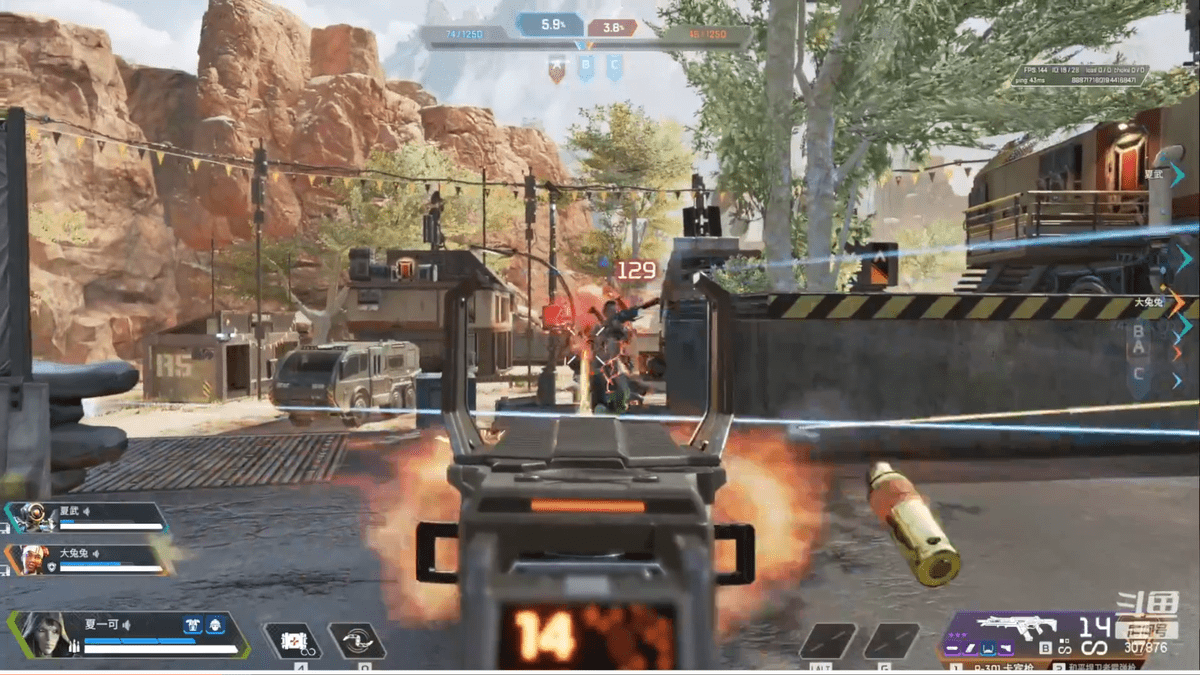Select the capture point B banner
The image size is (1200, 675).
click(x=586, y=68)
